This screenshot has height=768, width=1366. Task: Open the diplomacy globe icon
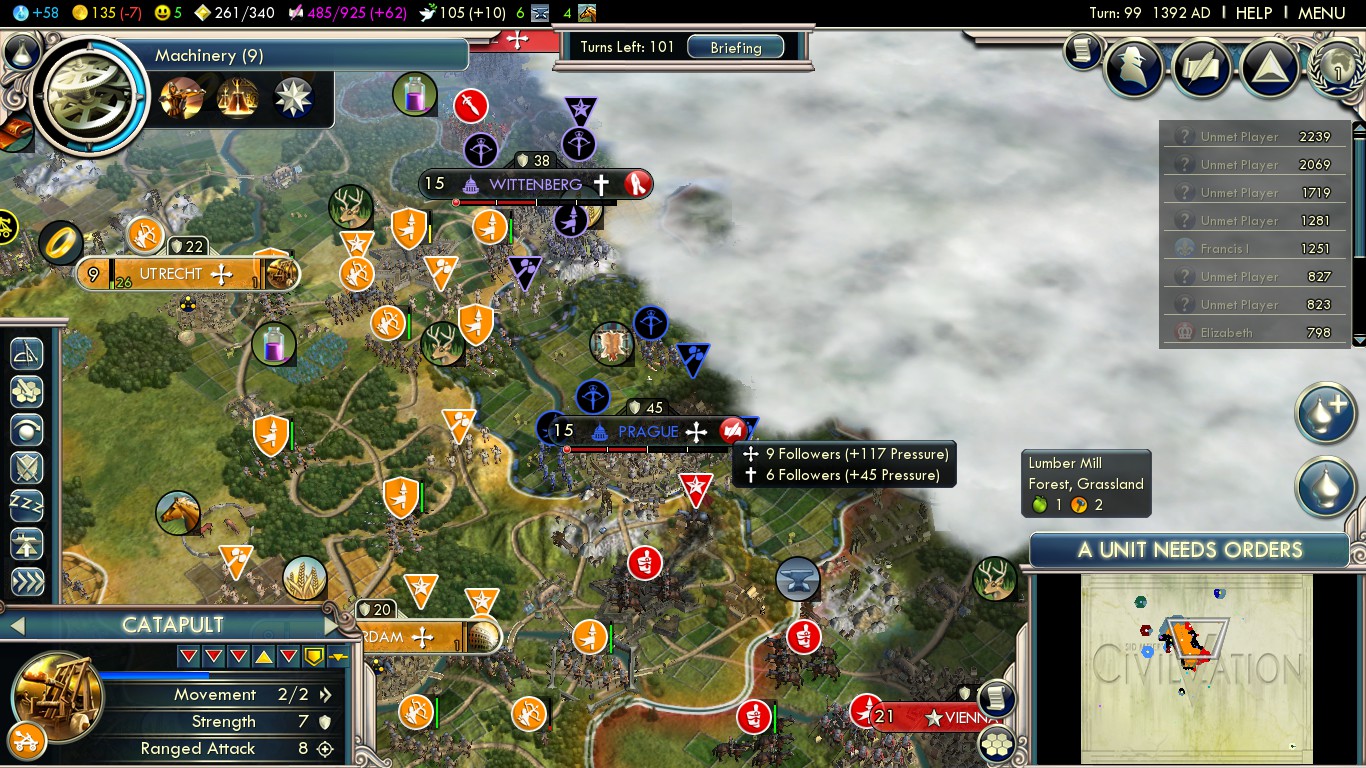(x=1337, y=67)
